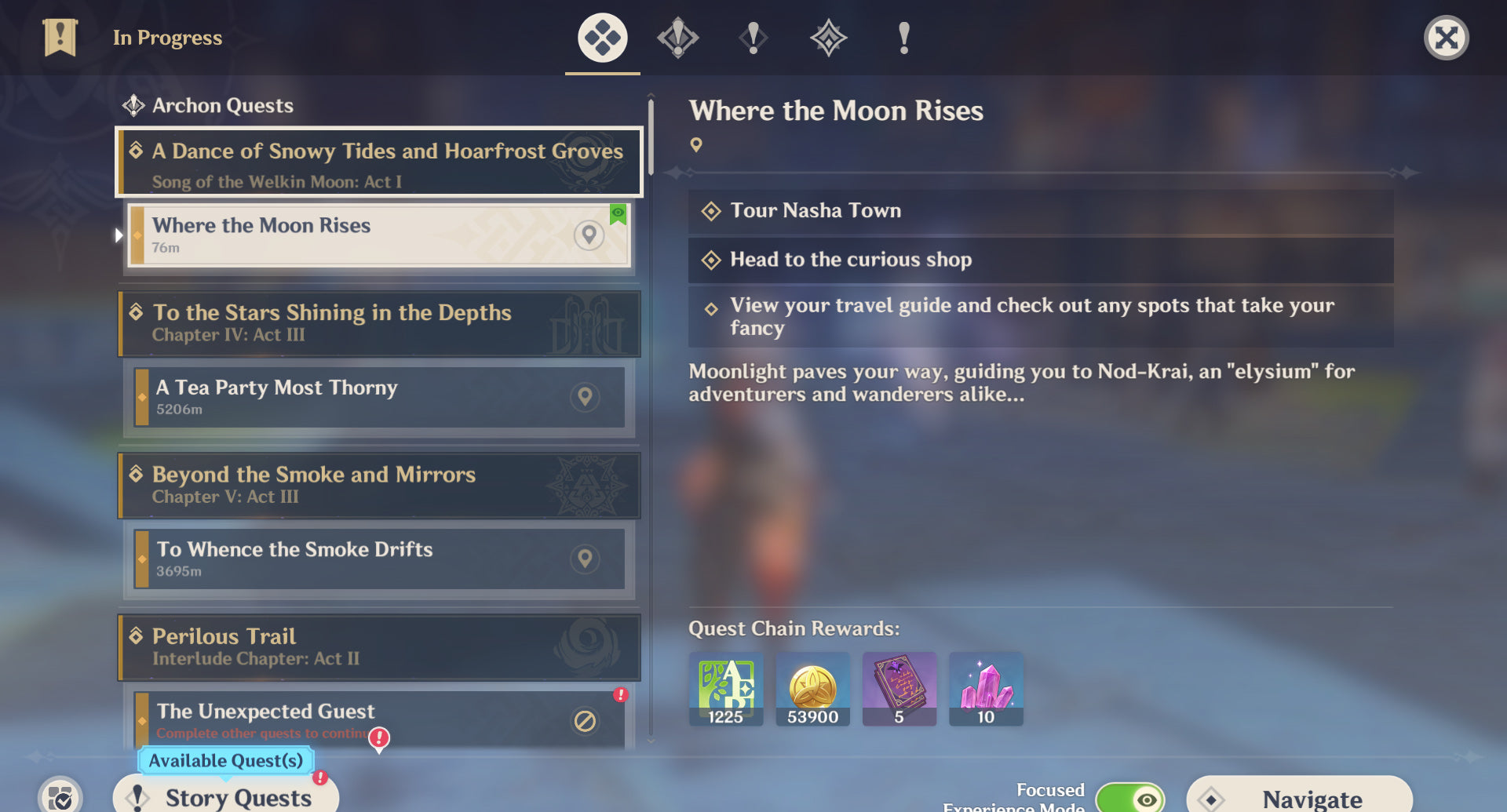
Task: Select 'Beyond the Smoke and Mirrors' chapter
Action: coord(379,485)
